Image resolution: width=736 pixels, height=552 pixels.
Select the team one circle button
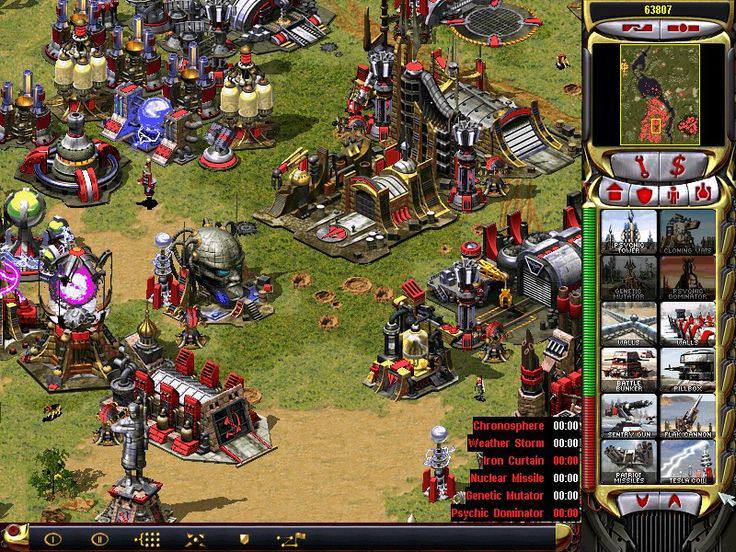(x=52, y=538)
